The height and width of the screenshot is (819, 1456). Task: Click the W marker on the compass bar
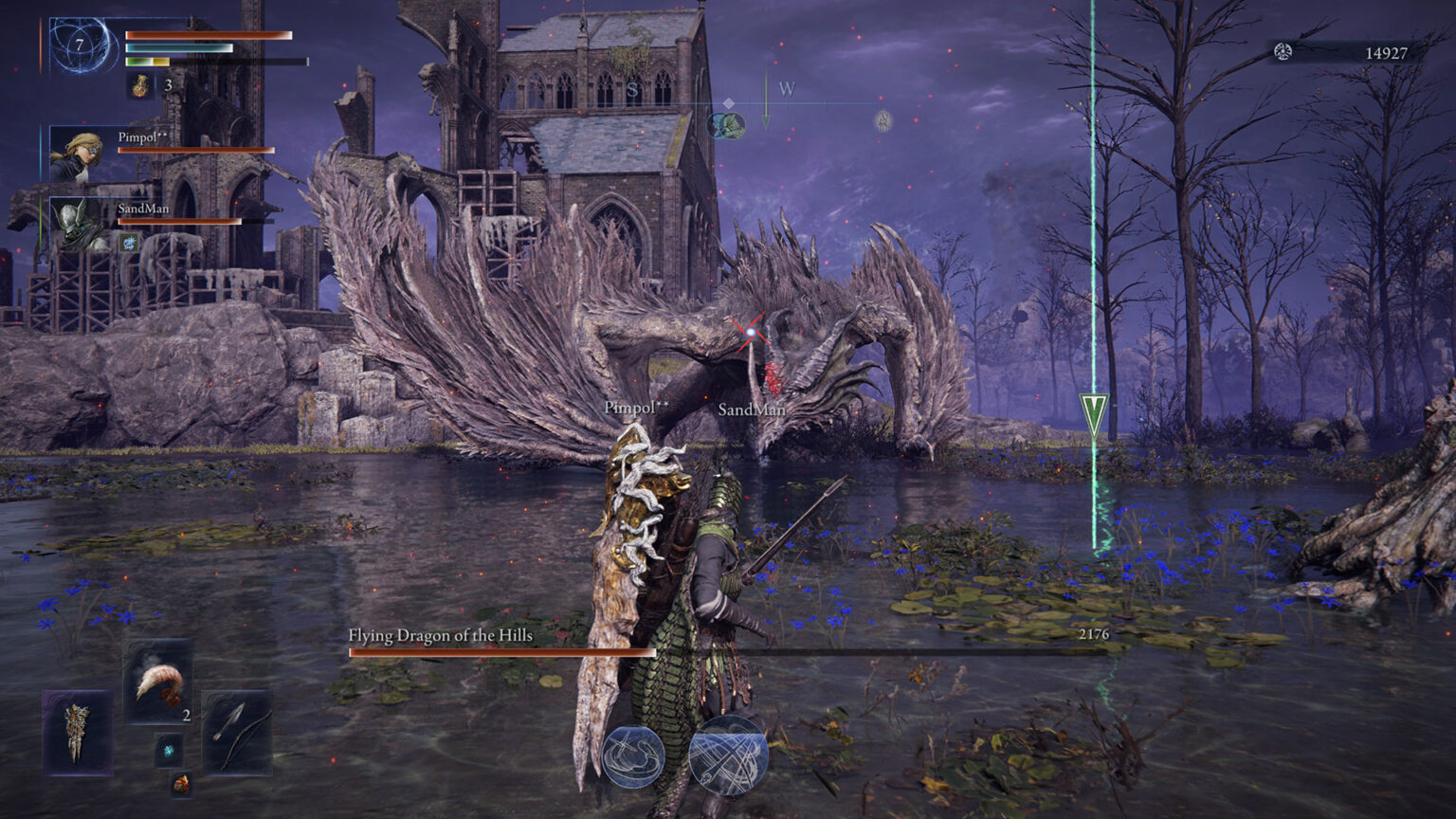[x=787, y=89]
